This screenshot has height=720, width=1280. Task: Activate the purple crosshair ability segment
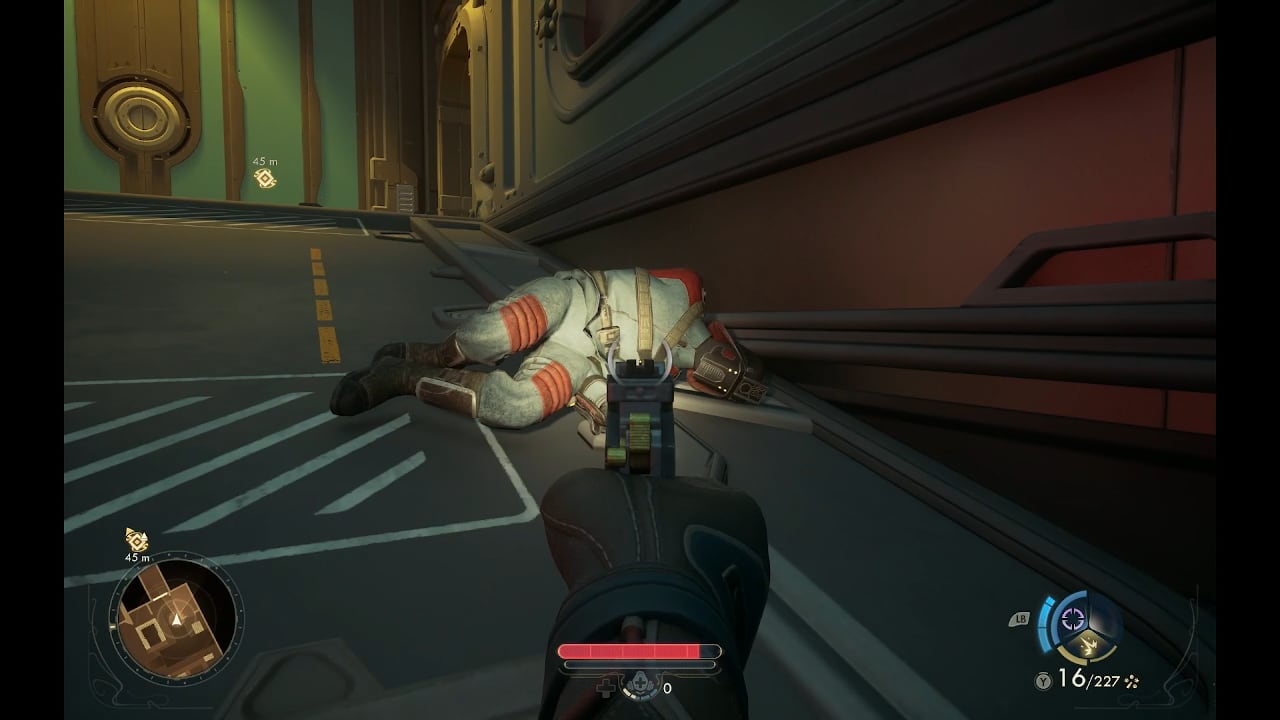click(1074, 619)
